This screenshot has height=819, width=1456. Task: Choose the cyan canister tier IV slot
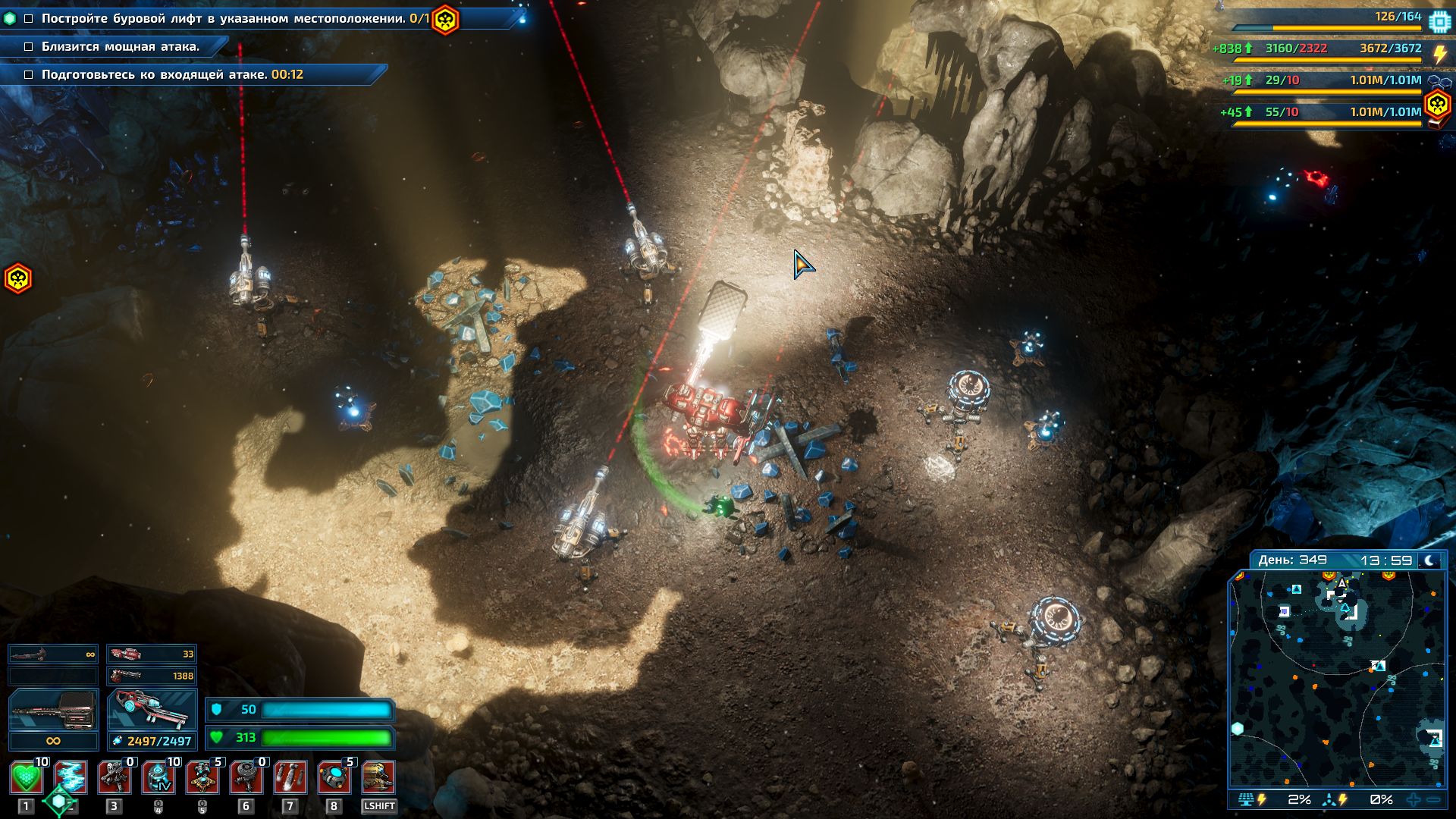158,778
